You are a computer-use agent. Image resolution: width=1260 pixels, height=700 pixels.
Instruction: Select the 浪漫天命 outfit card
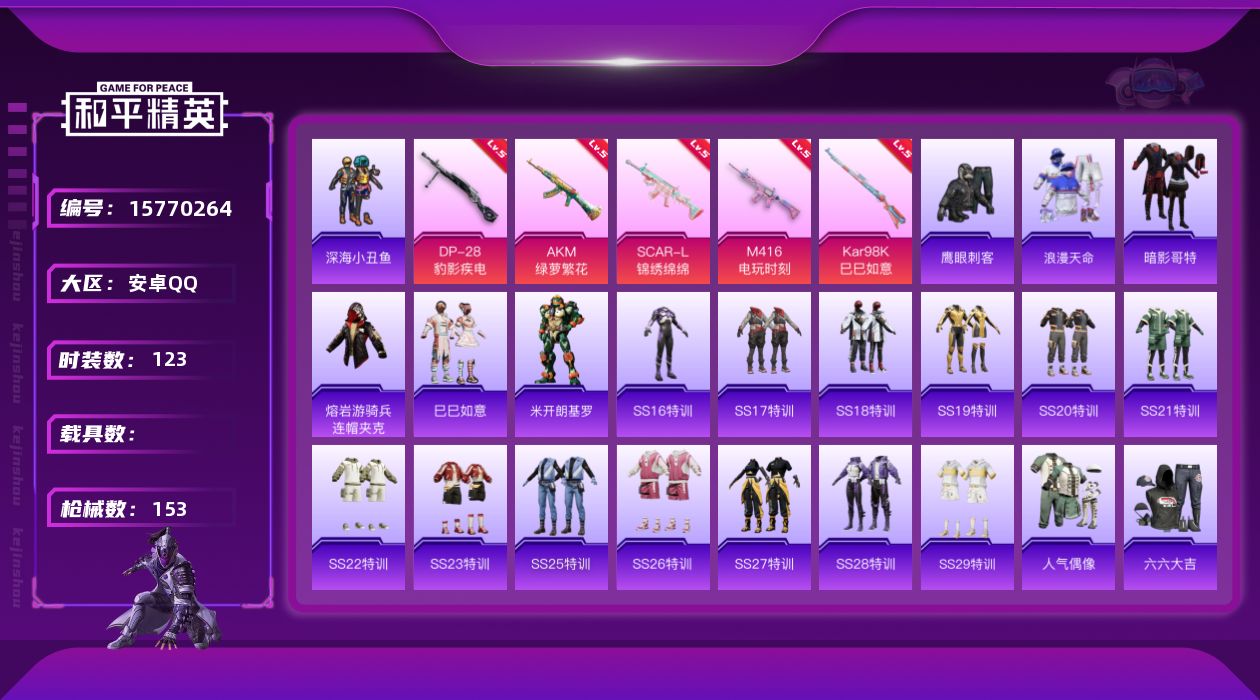(1068, 211)
